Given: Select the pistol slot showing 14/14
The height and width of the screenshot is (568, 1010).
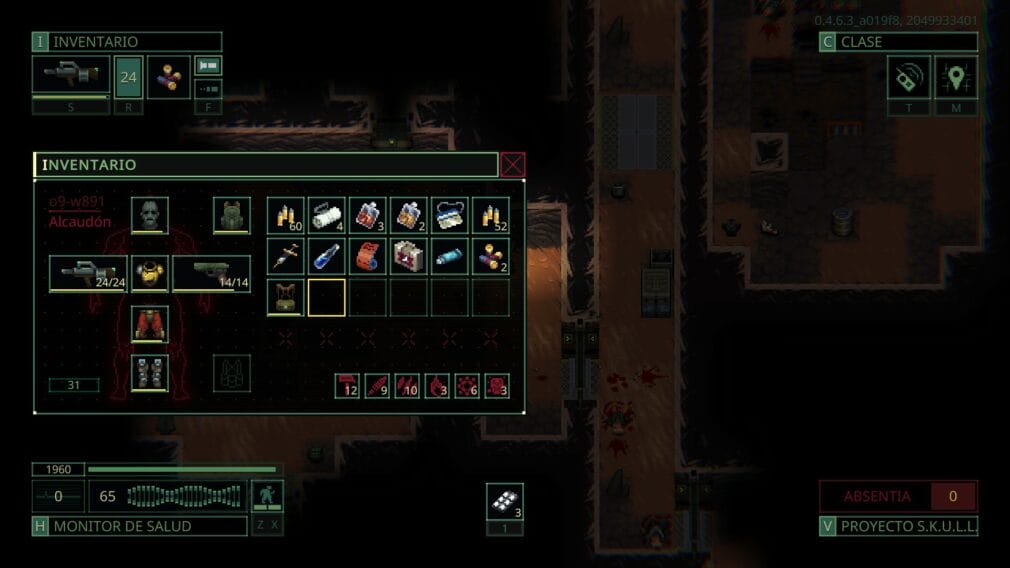Looking at the screenshot, I should point(211,273).
